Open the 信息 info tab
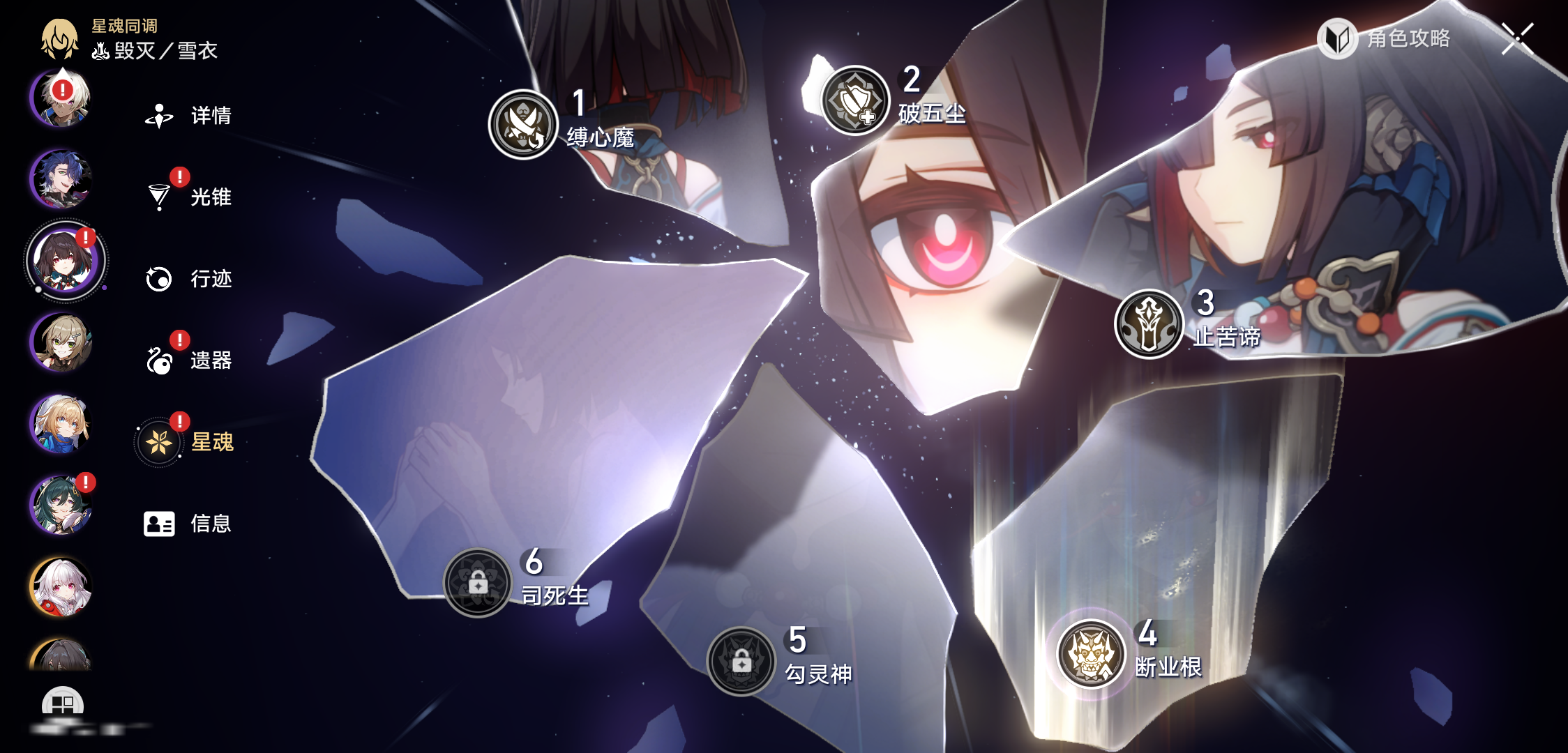1568x753 pixels. coord(188,524)
